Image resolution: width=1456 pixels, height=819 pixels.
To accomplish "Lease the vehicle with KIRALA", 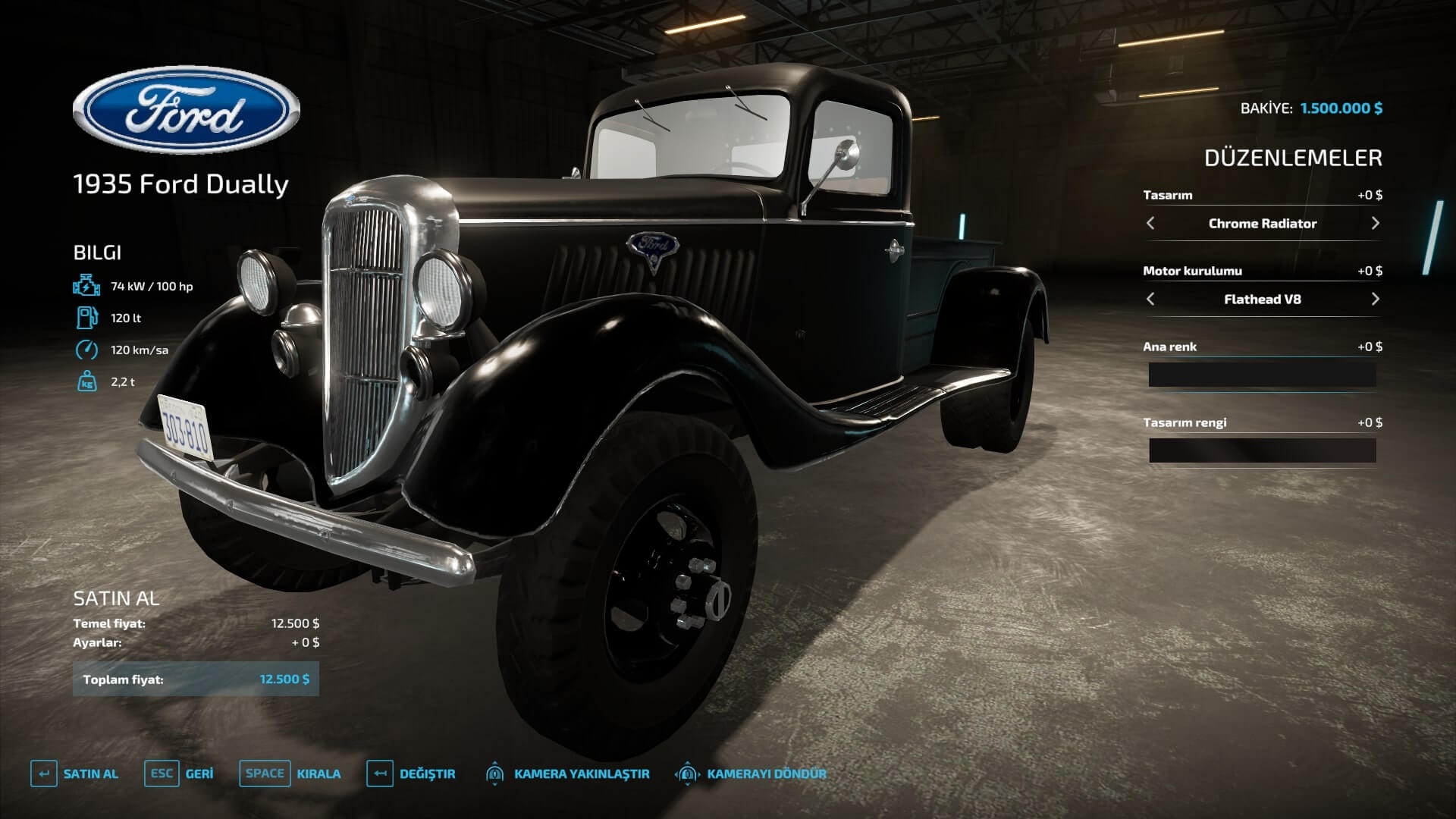I will (x=290, y=773).
